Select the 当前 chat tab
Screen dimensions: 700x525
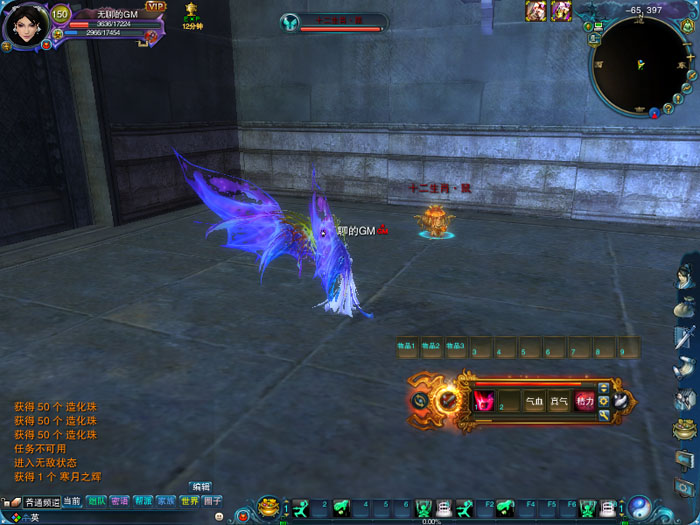pyautogui.click(x=72, y=501)
